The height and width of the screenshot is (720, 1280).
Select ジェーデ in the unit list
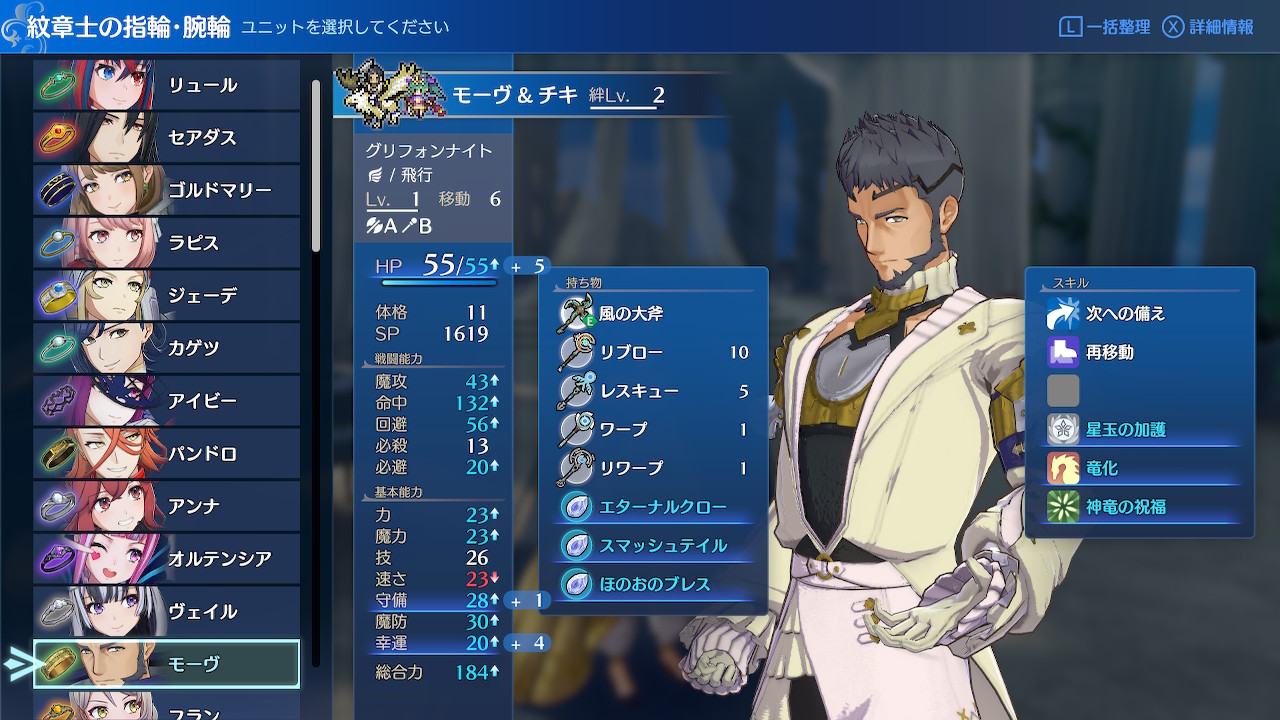tap(166, 296)
